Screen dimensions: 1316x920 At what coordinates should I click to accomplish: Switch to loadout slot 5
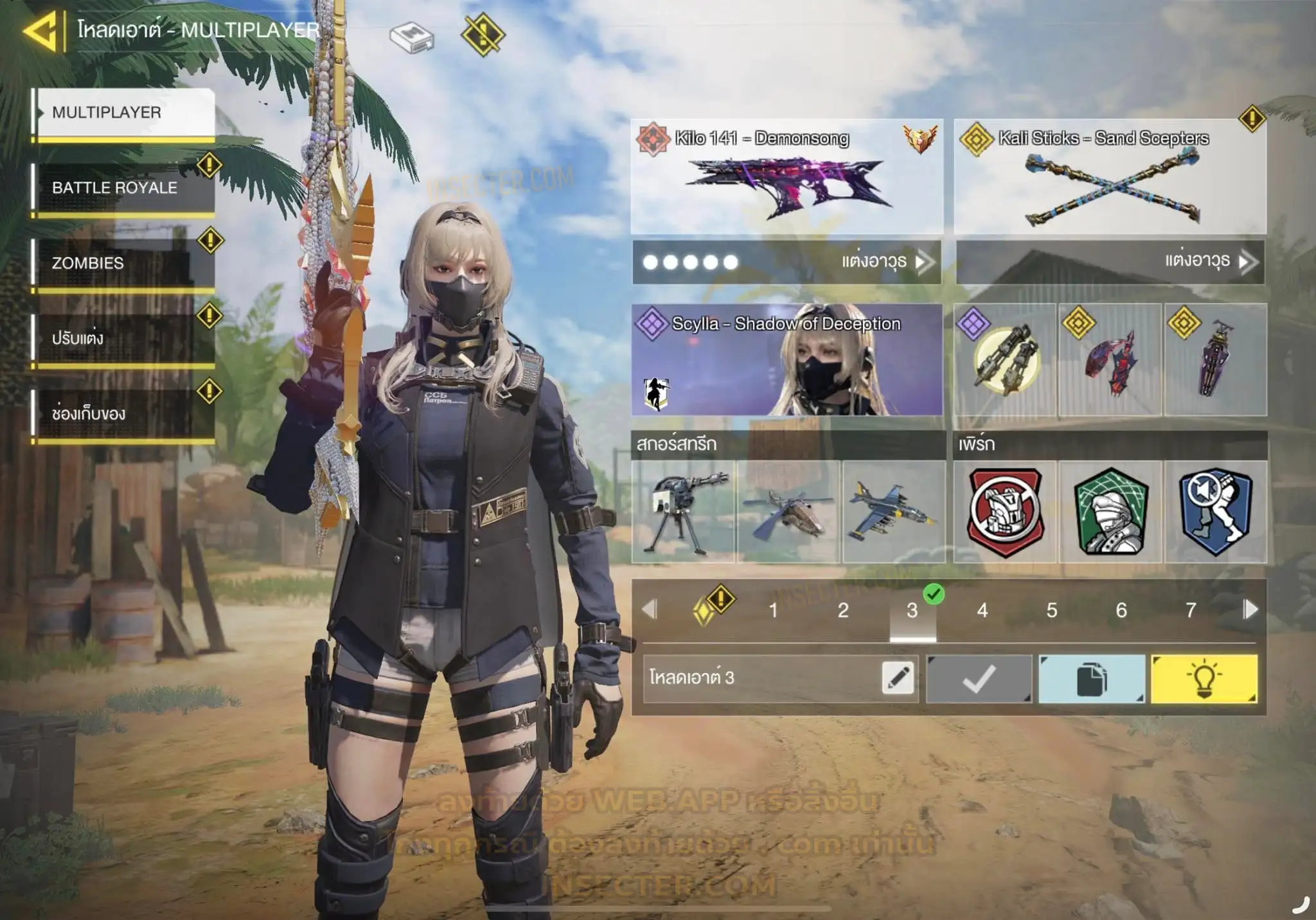[x=1051, y=610]
